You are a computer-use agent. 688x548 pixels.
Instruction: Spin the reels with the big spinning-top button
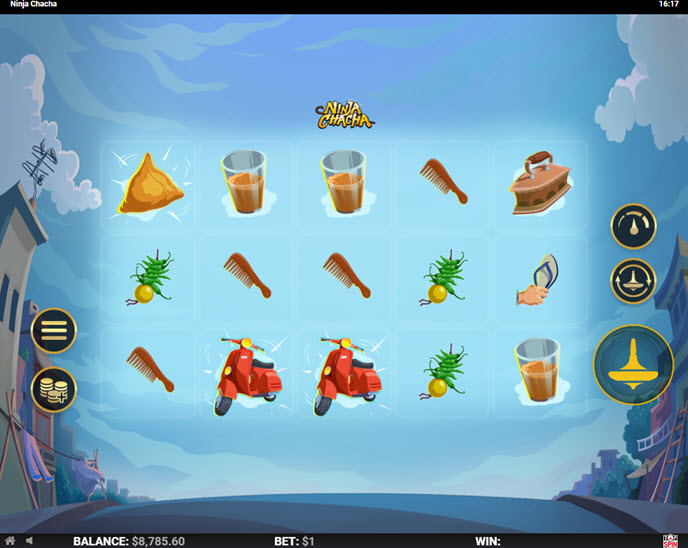click(x=633, y=364)
